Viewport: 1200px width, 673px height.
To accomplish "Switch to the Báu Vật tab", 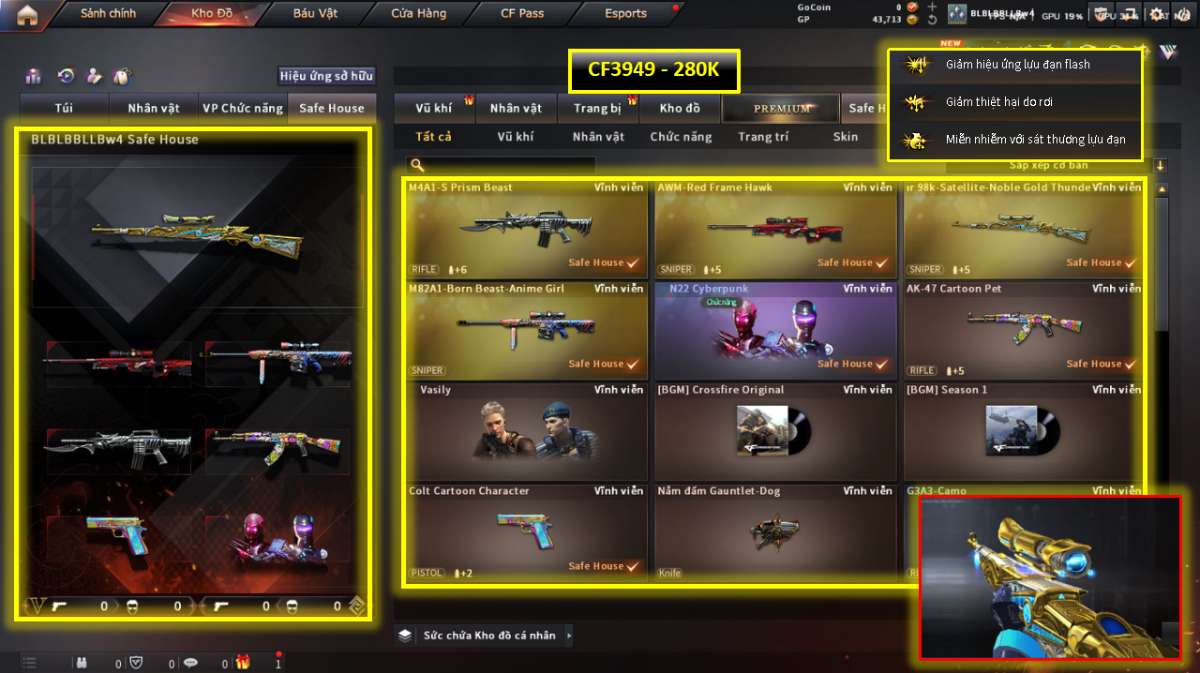I will point(315,14).
